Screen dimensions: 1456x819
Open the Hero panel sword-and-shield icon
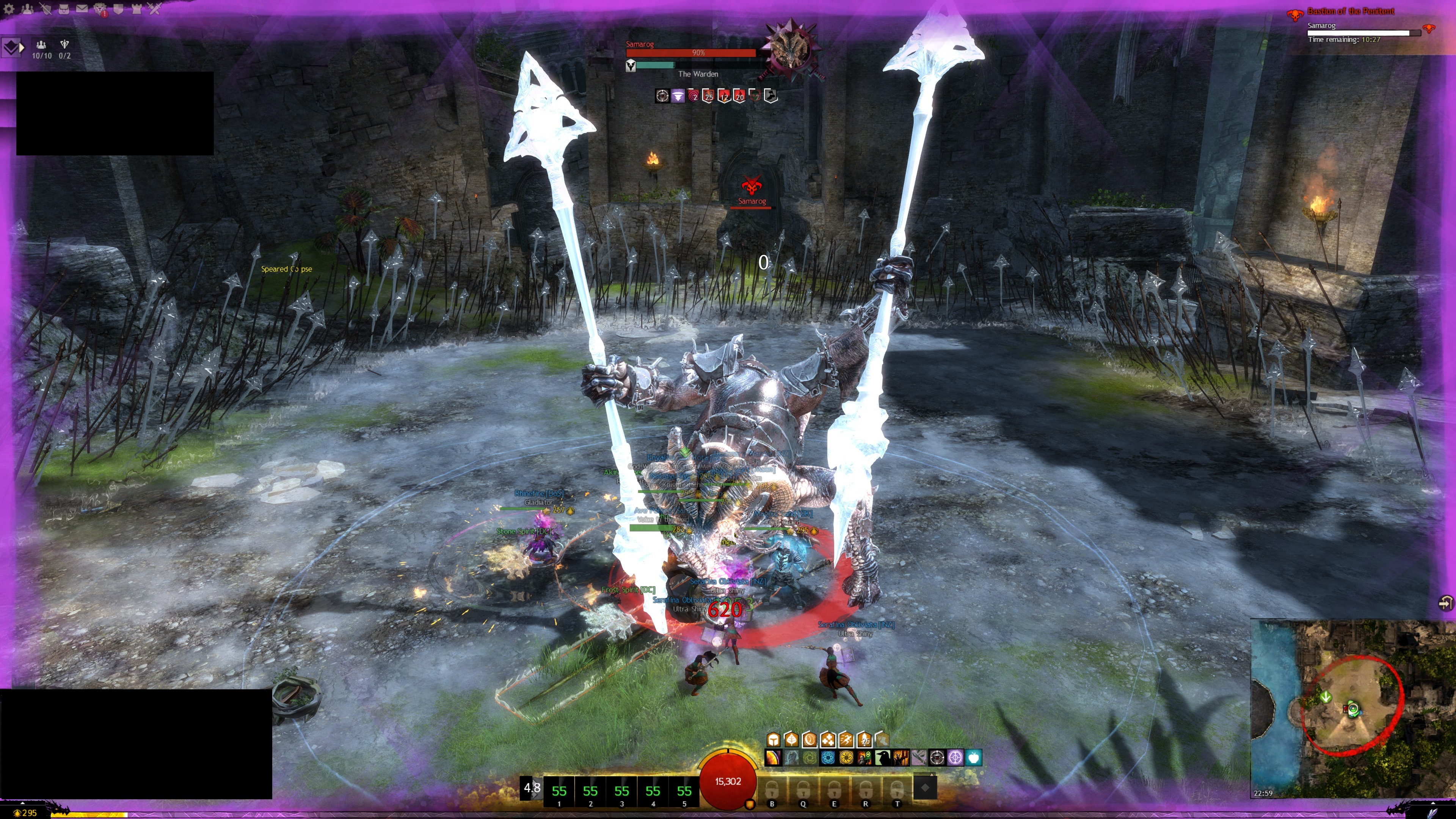coord(46,8)
